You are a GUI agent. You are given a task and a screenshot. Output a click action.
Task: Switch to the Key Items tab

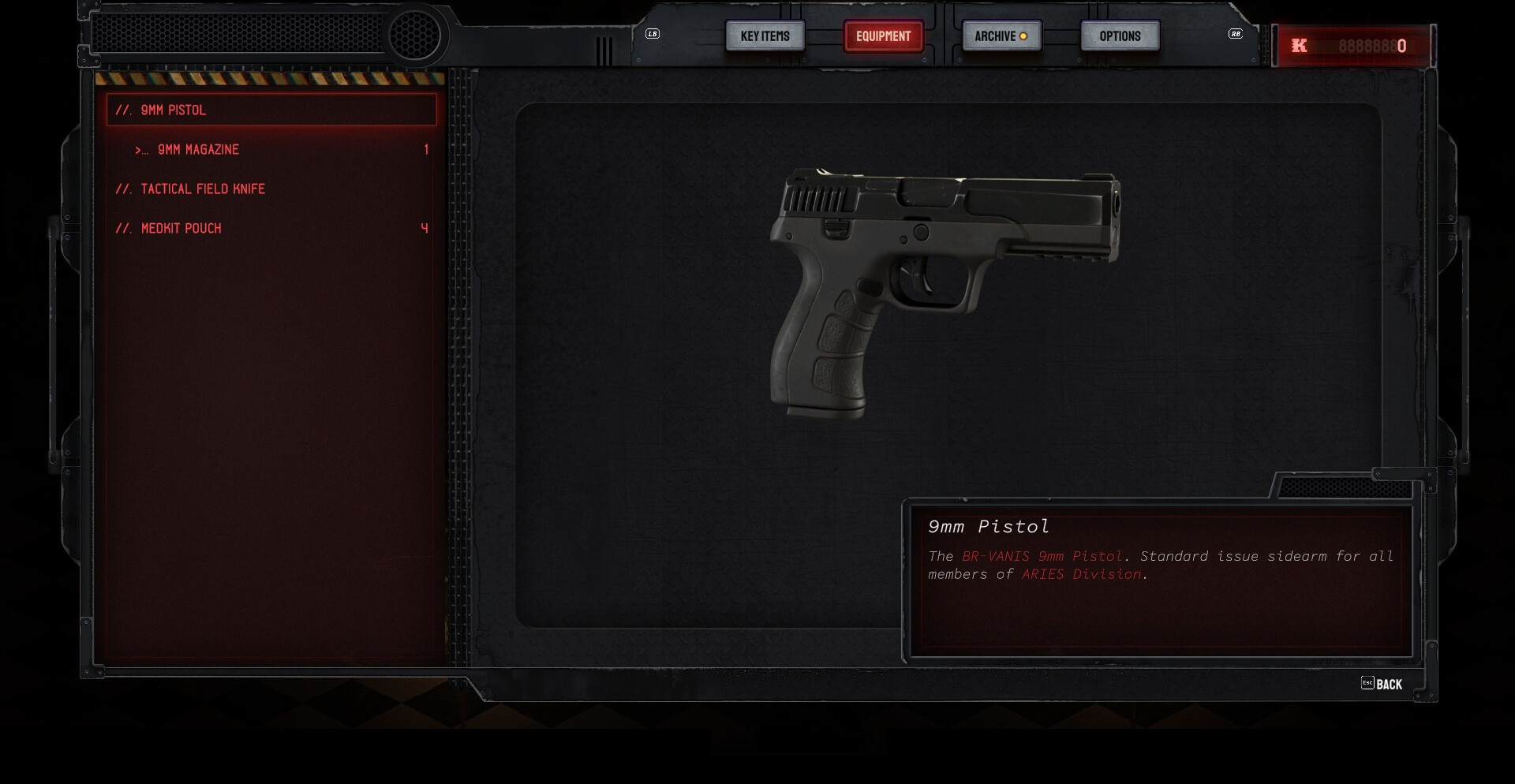(x=765, y=36)
